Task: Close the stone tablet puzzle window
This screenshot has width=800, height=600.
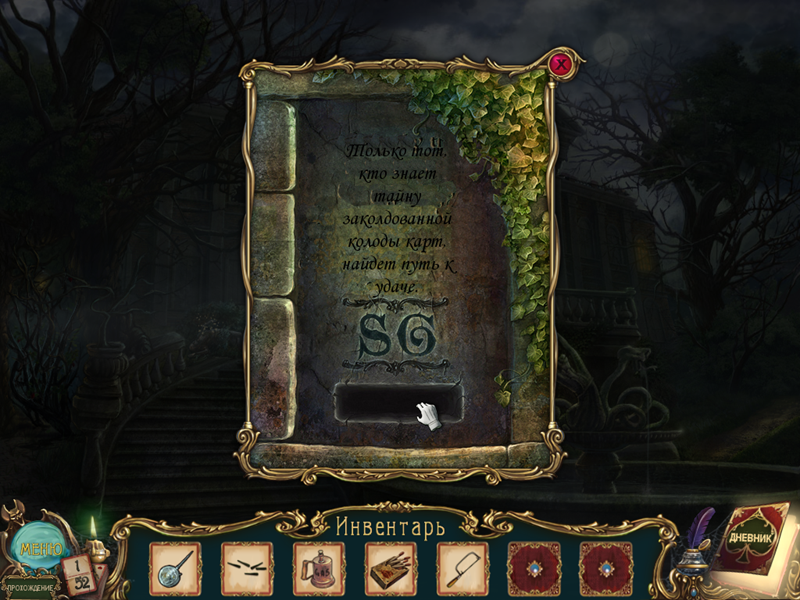Action: point(562,65)
